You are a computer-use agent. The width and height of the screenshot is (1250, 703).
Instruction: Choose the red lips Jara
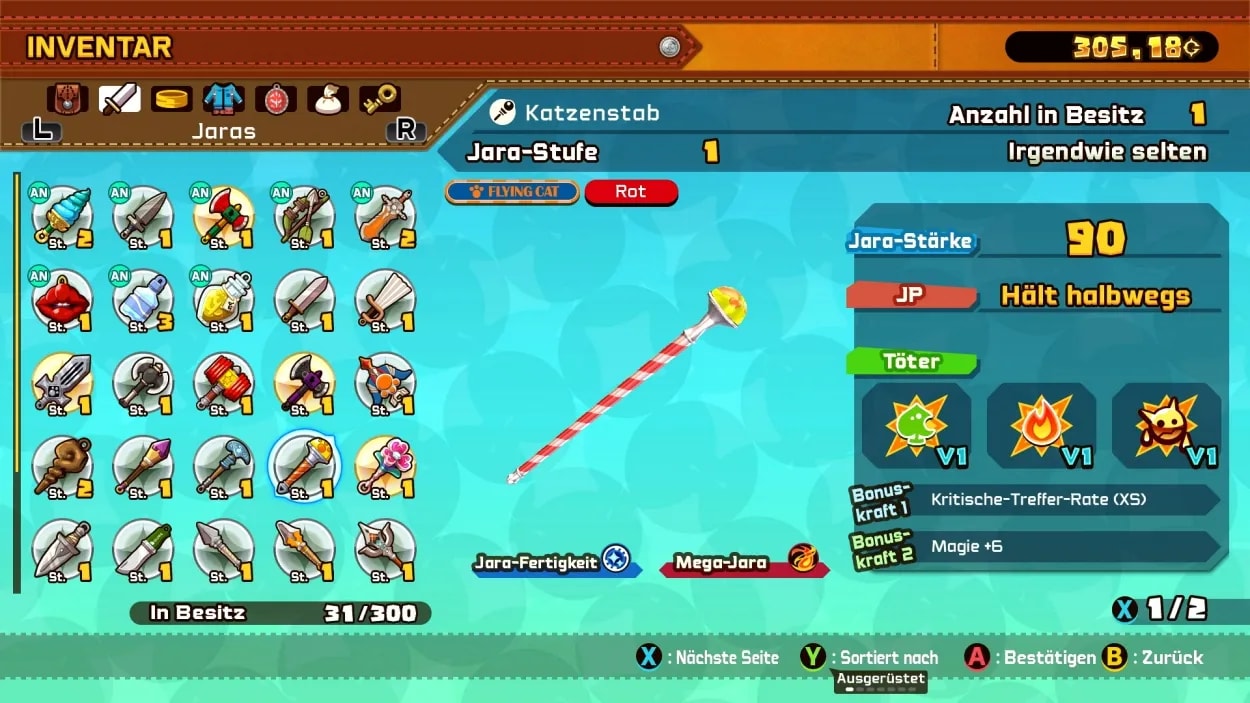coord(63,300)
